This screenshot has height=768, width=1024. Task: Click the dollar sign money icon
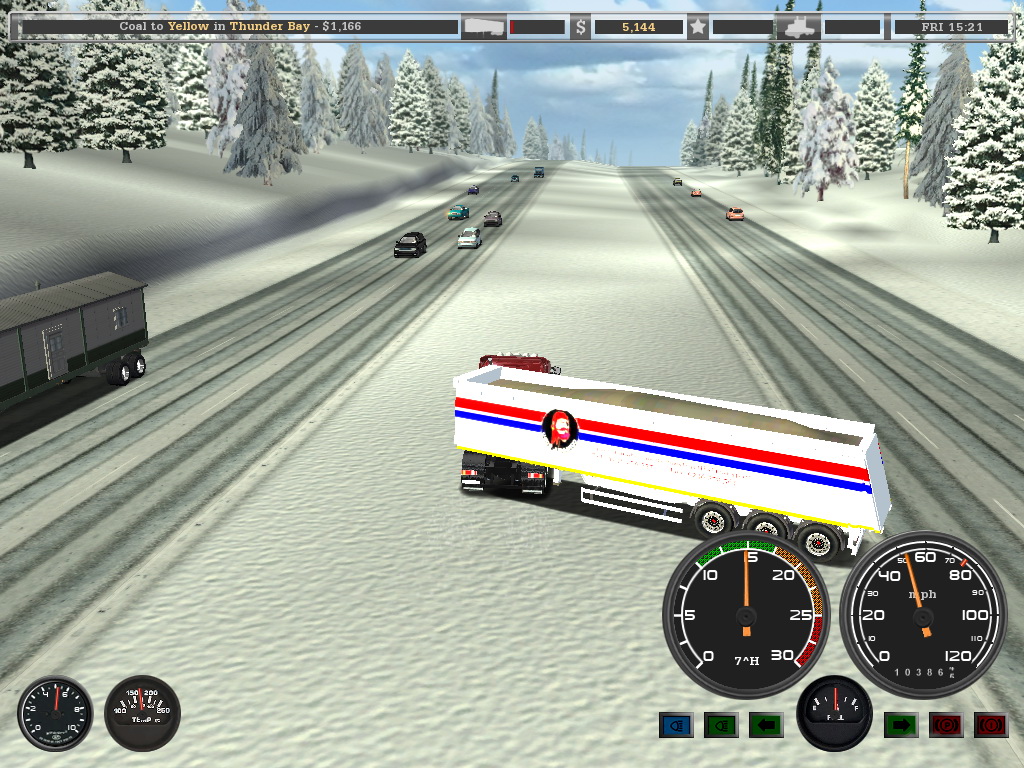pos(580,27)
